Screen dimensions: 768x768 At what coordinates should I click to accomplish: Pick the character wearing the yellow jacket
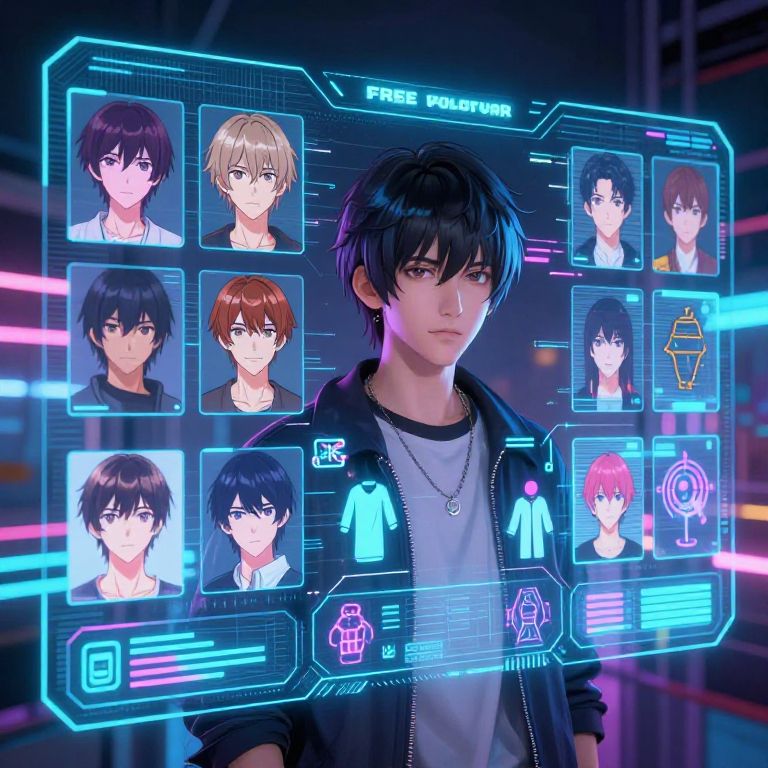click(x=685, y=215)
